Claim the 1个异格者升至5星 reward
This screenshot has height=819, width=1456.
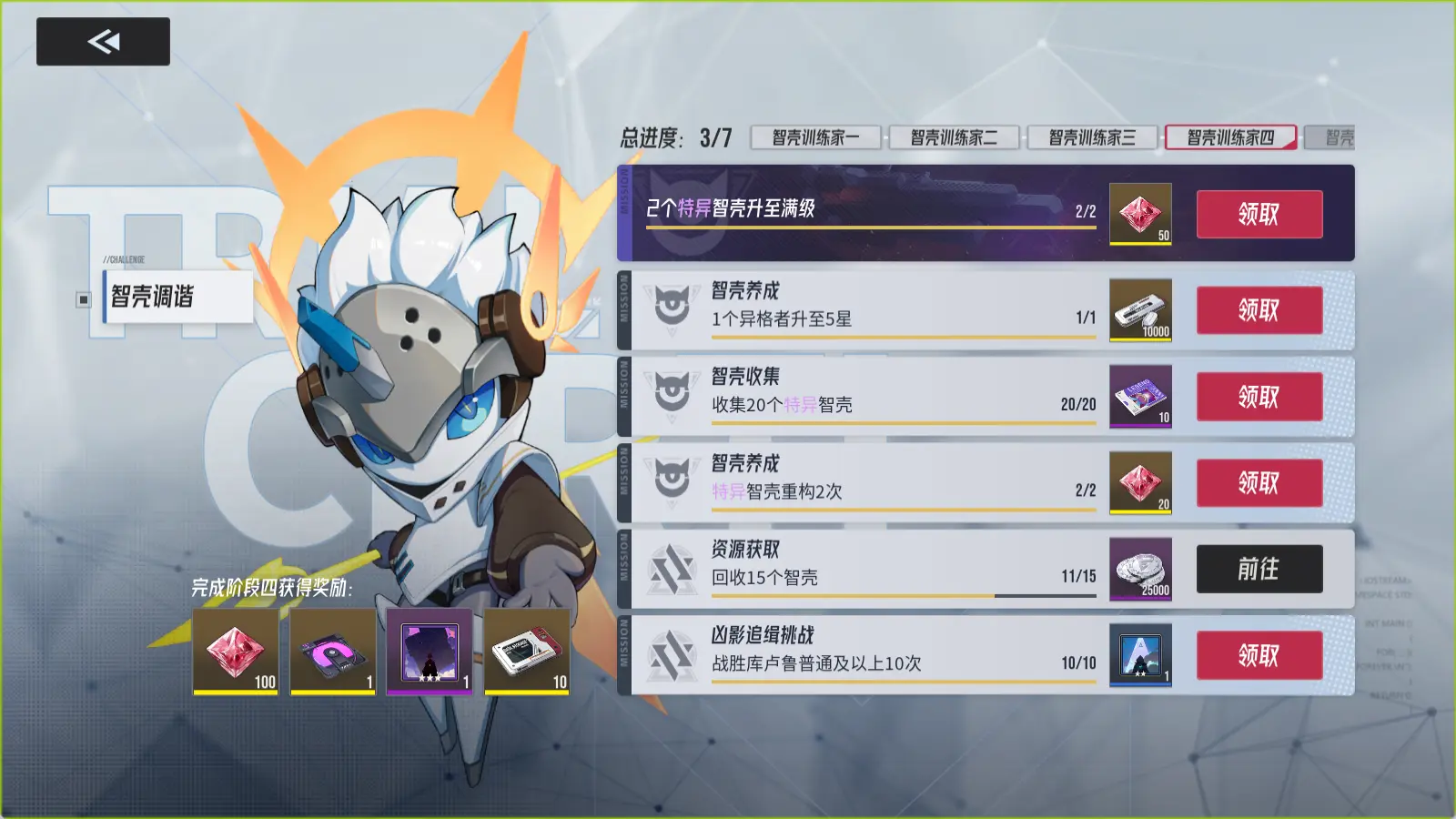pyautogui.click(x=1259, y=310)
